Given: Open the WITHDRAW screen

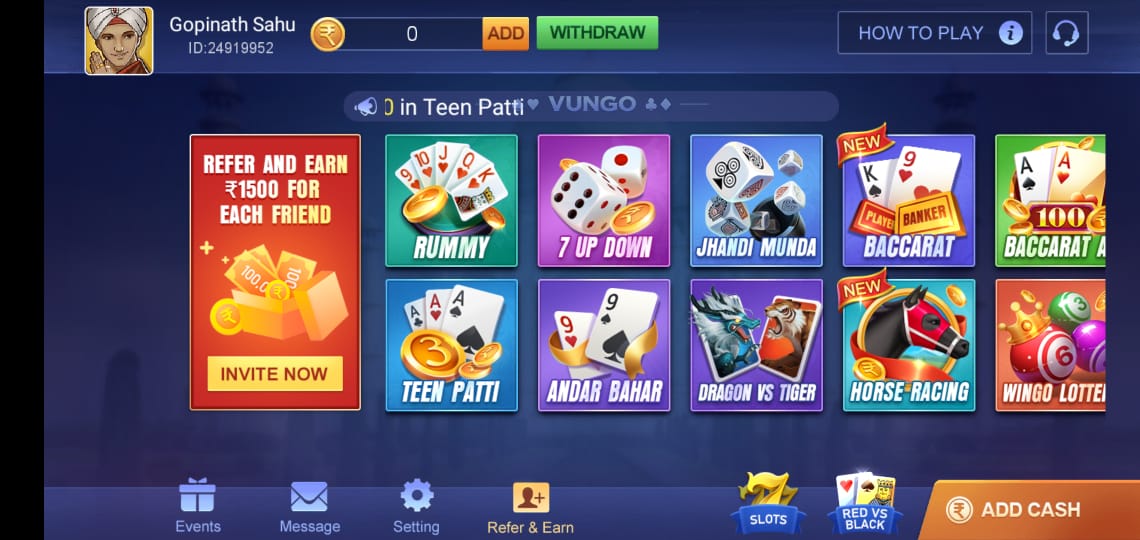Looking at the screenshot, I should pyautogui.click(x=597, y=33).
